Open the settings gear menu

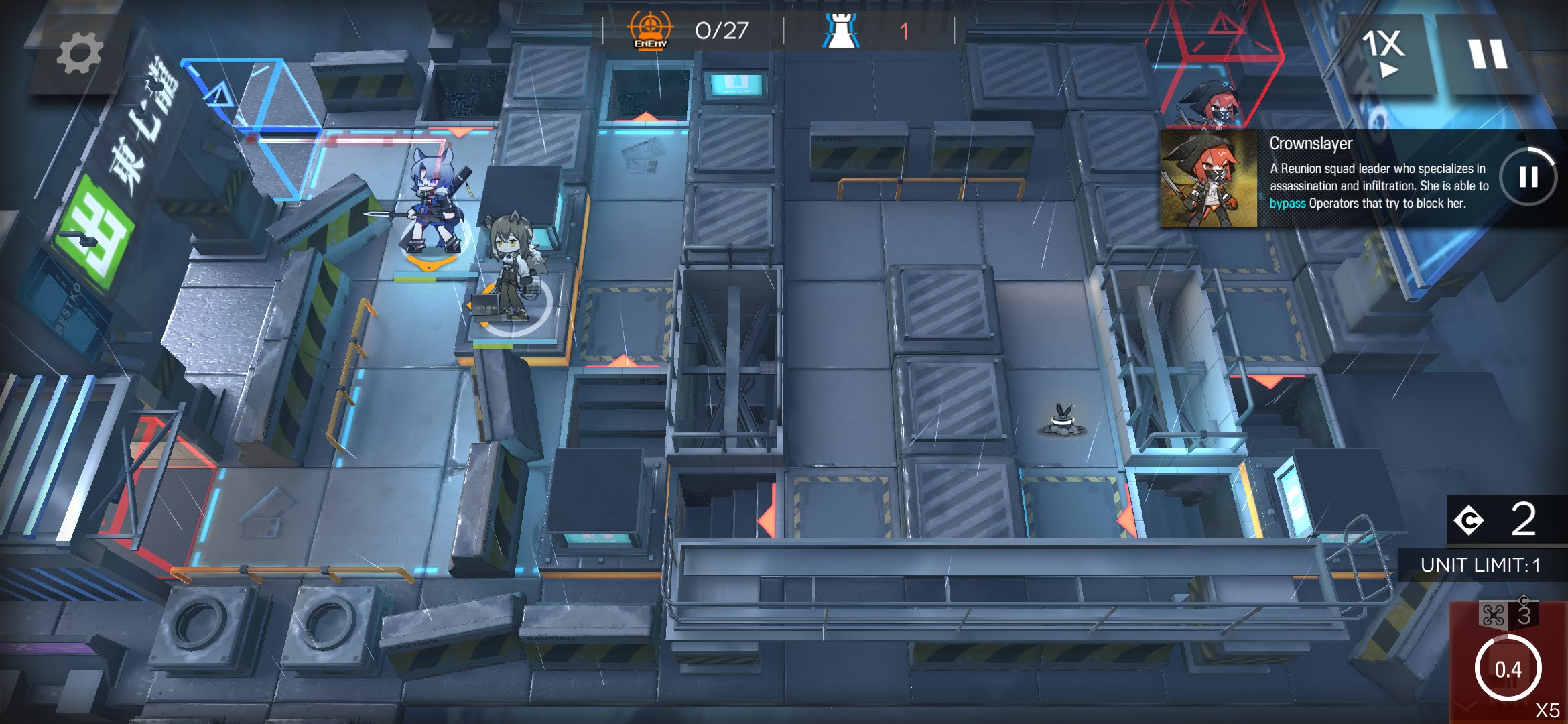(x=79, y=54)
